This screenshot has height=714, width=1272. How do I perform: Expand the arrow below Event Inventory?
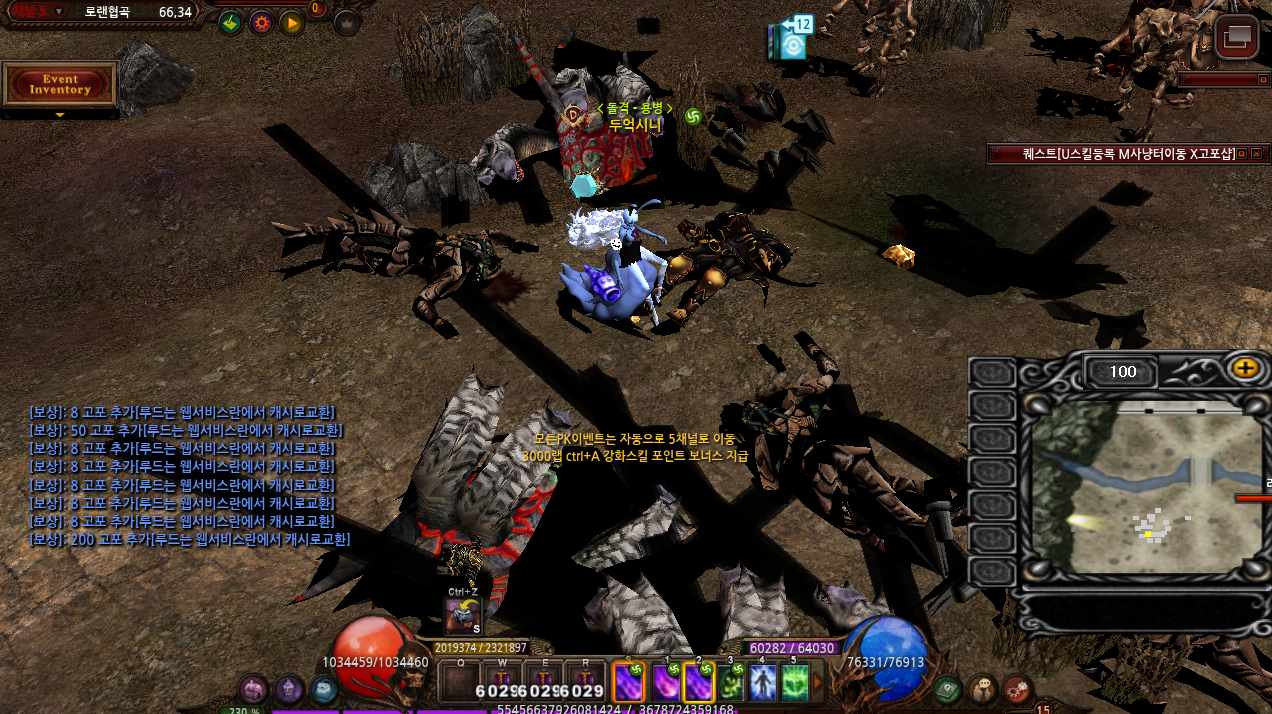[60, 115]
